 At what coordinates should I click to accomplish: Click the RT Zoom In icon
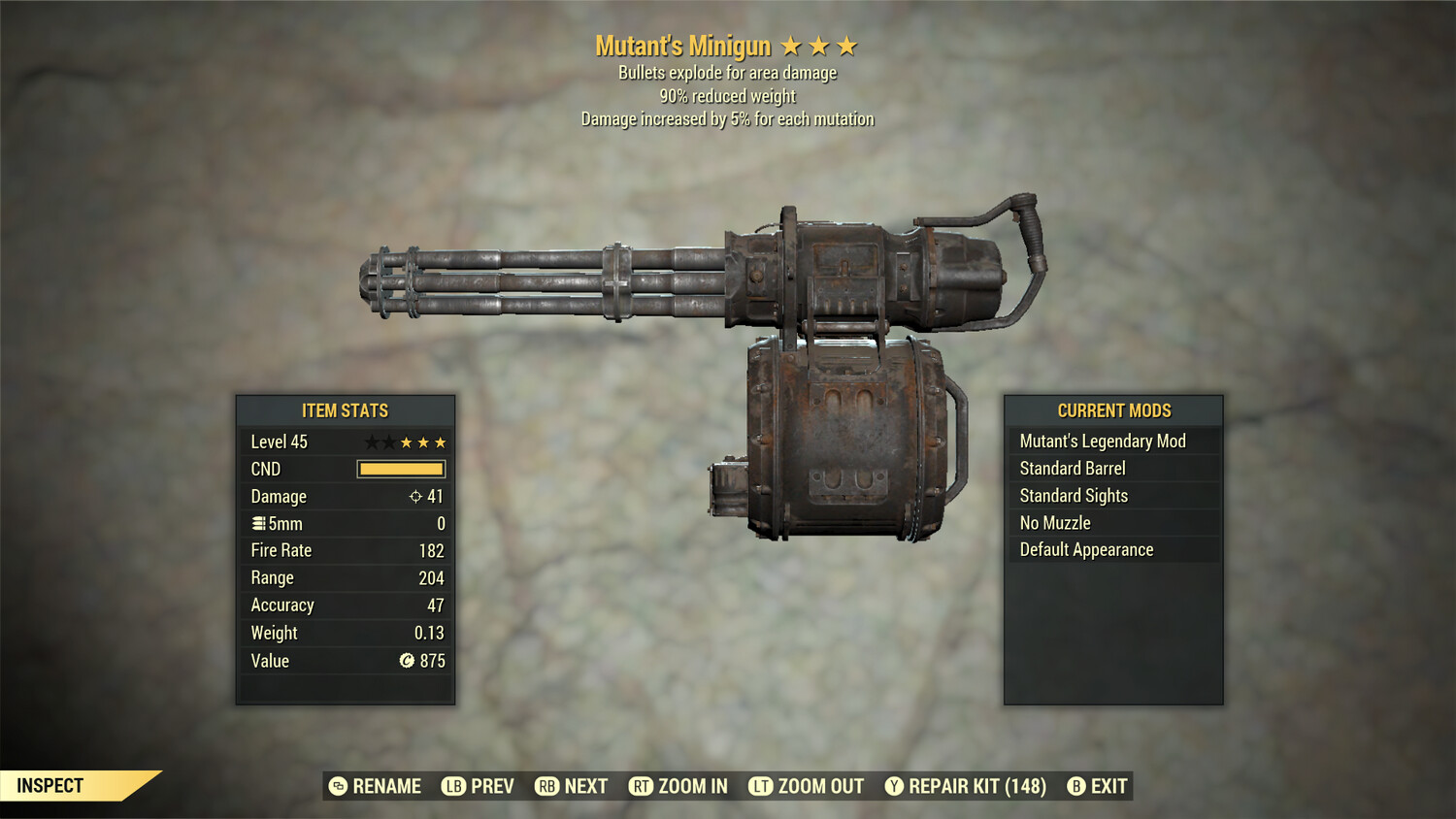[x=643, y=786]
